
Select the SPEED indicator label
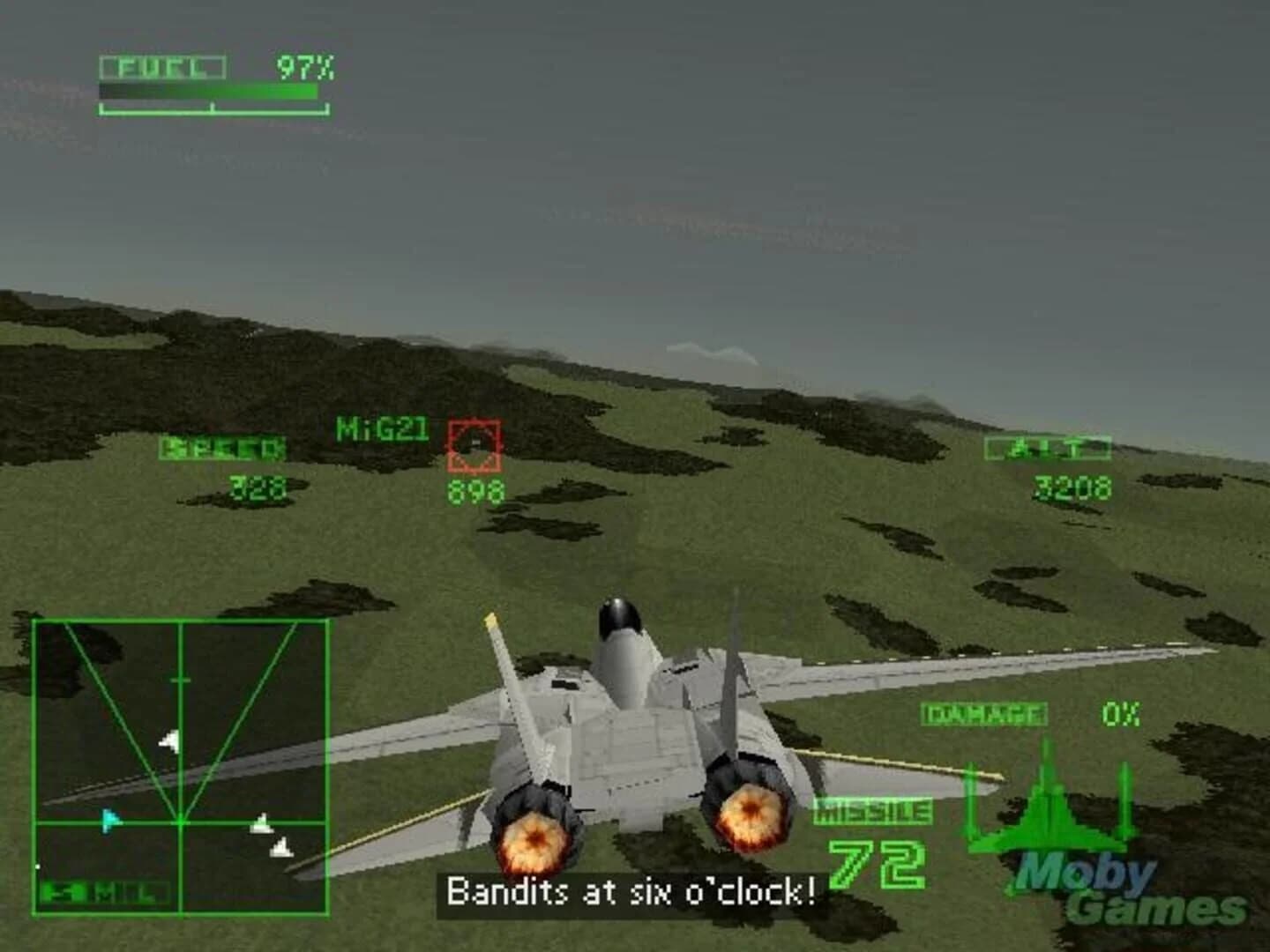pos(223,448)
